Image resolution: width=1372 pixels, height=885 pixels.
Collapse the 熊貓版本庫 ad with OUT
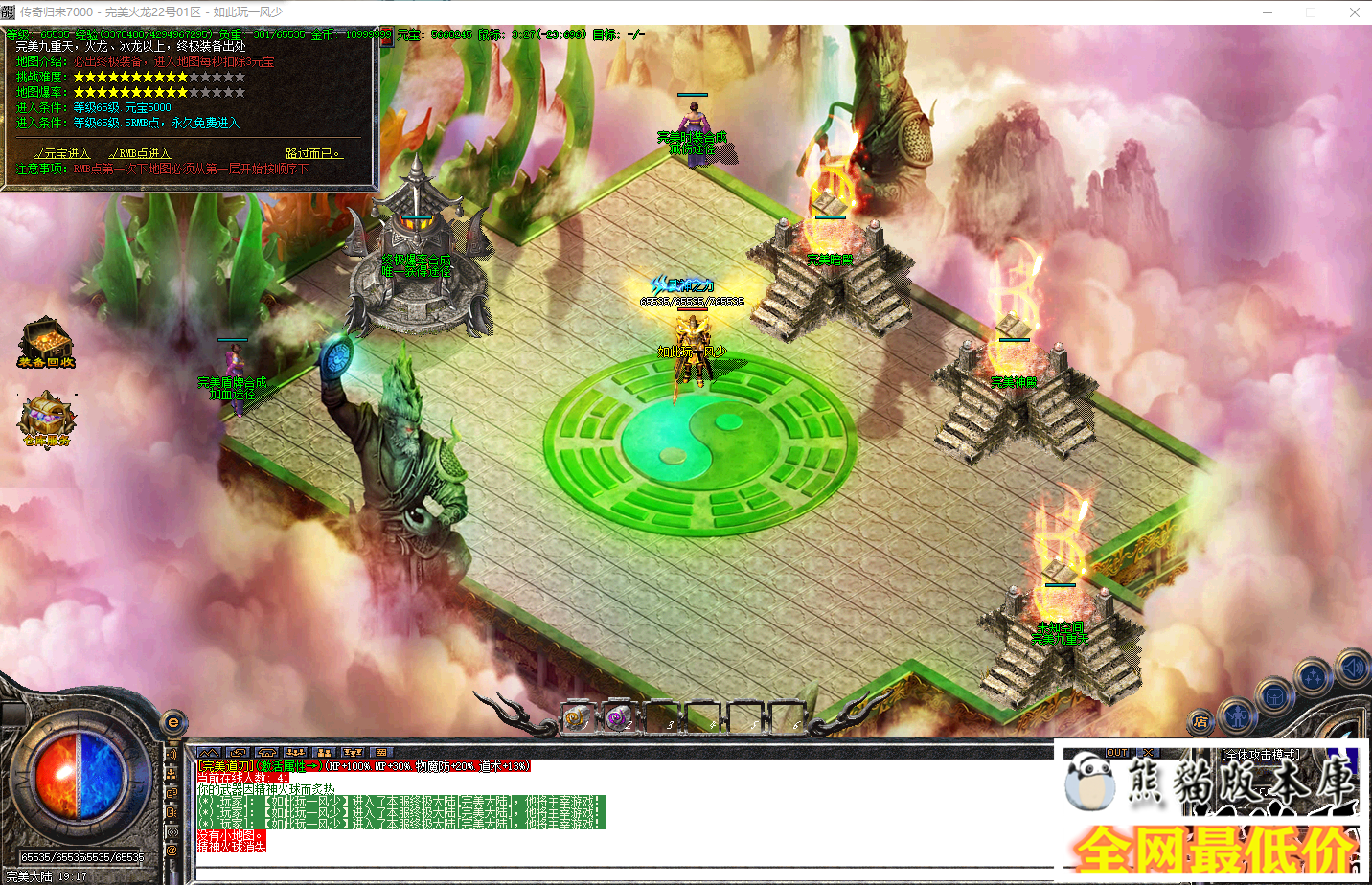[1117, 753]
